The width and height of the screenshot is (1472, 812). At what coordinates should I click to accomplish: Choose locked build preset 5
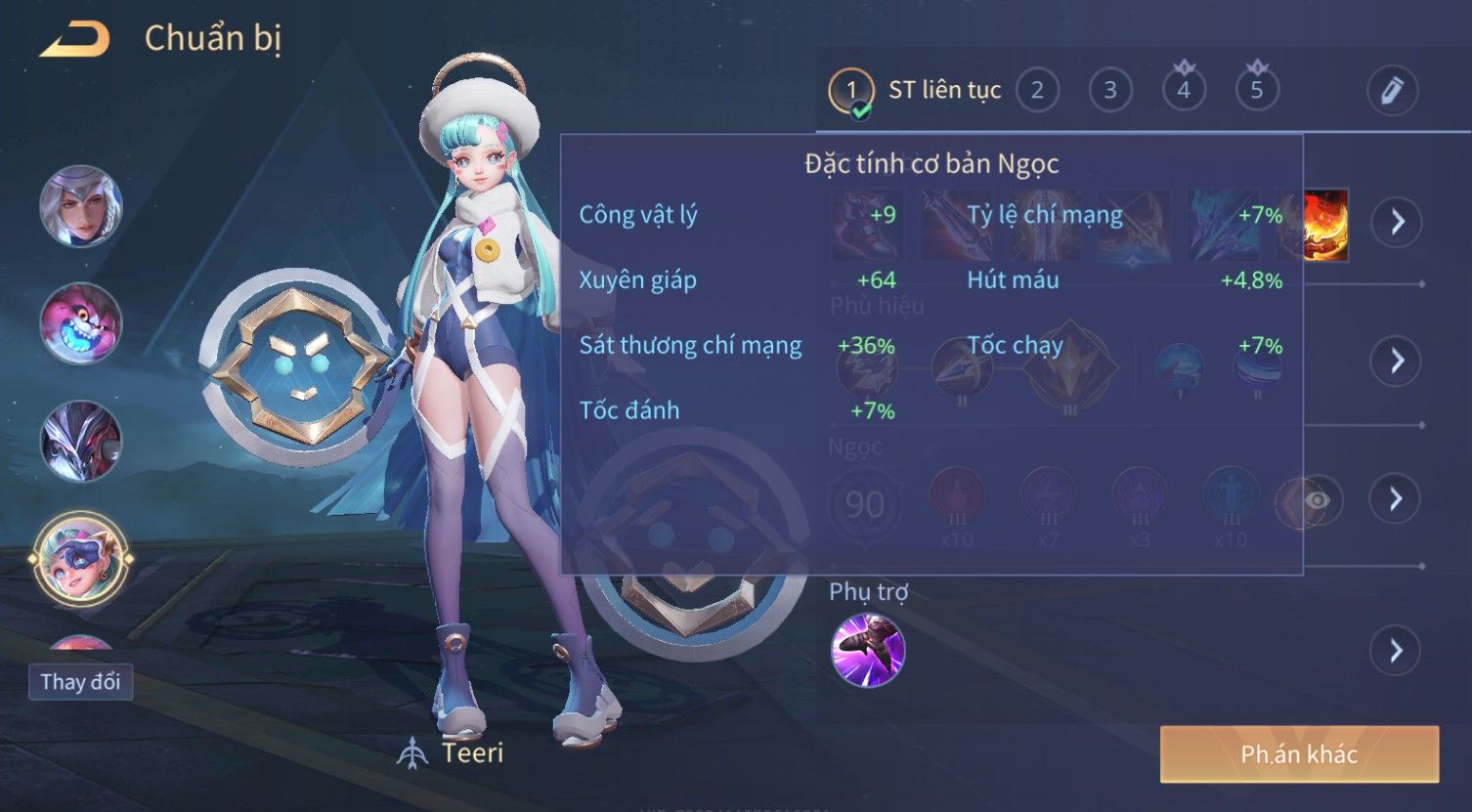(1257, 91)
